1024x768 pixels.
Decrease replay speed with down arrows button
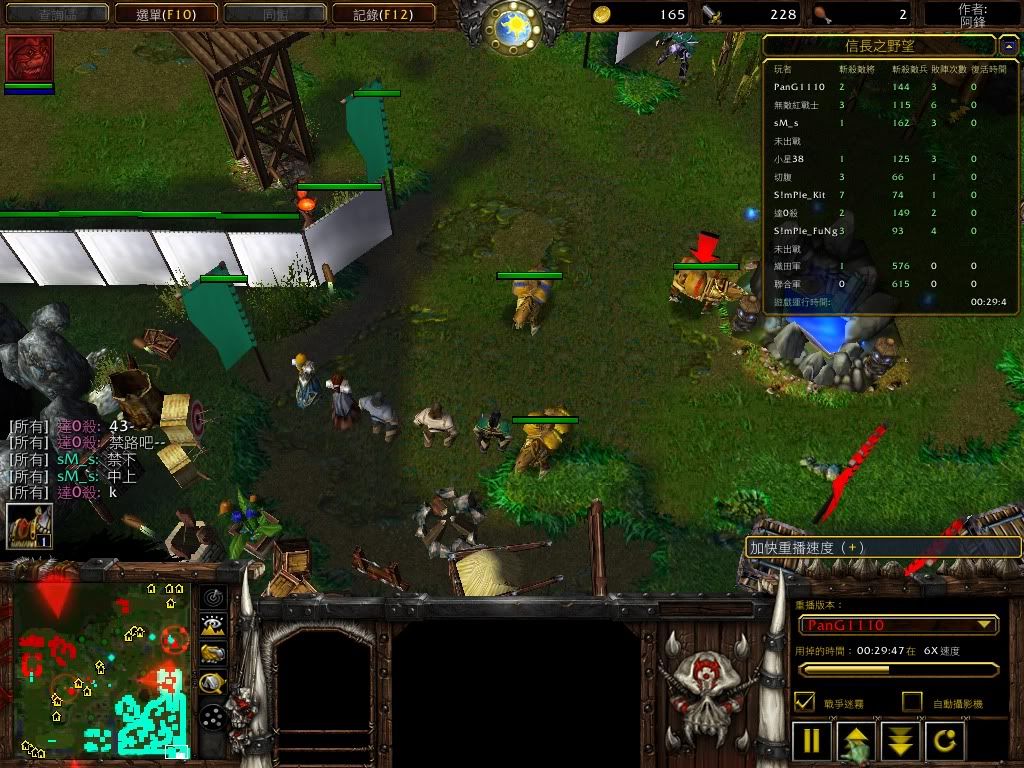(901, 741)
